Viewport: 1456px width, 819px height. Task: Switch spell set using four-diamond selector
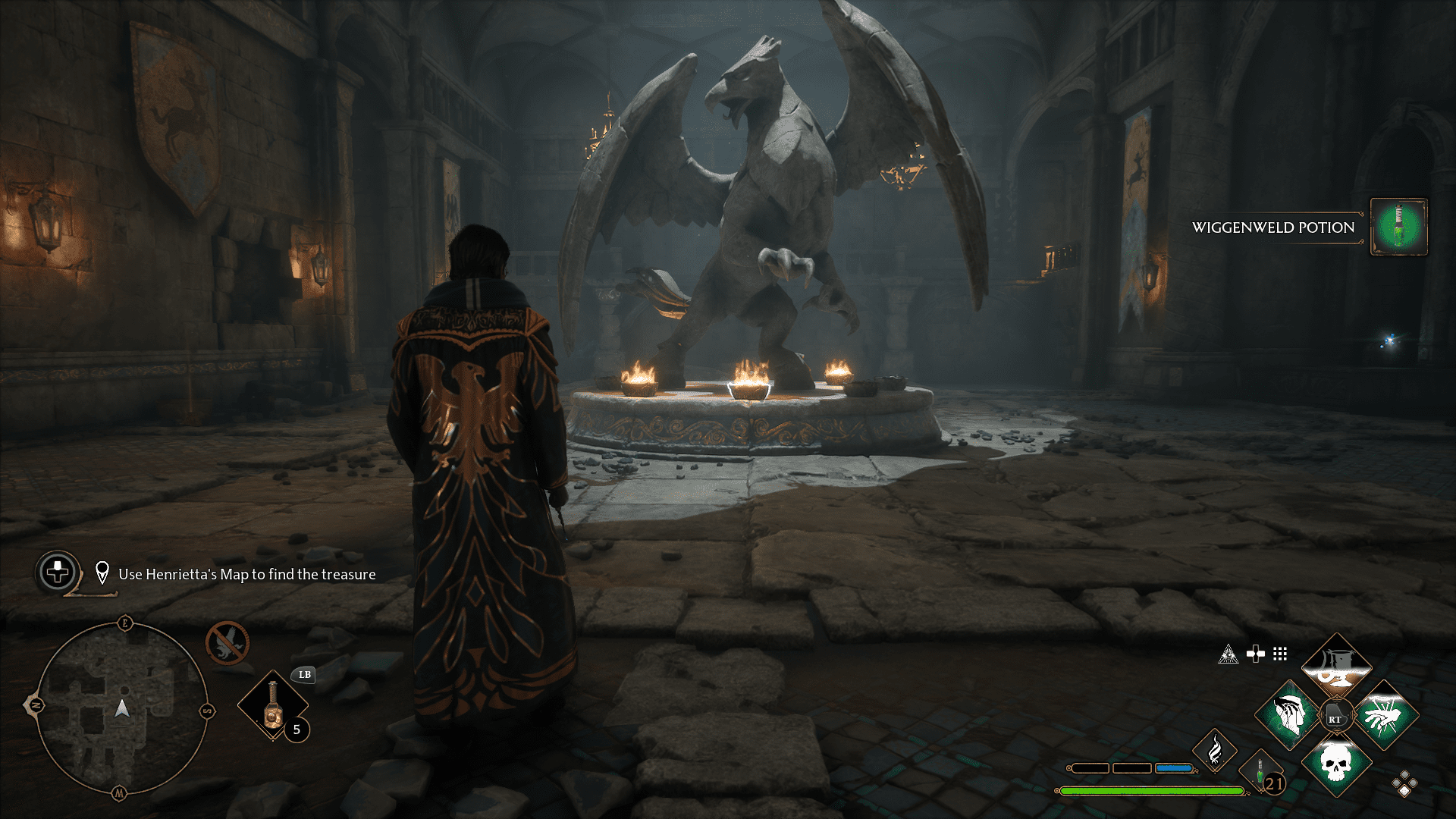[x=1404, y=784]
